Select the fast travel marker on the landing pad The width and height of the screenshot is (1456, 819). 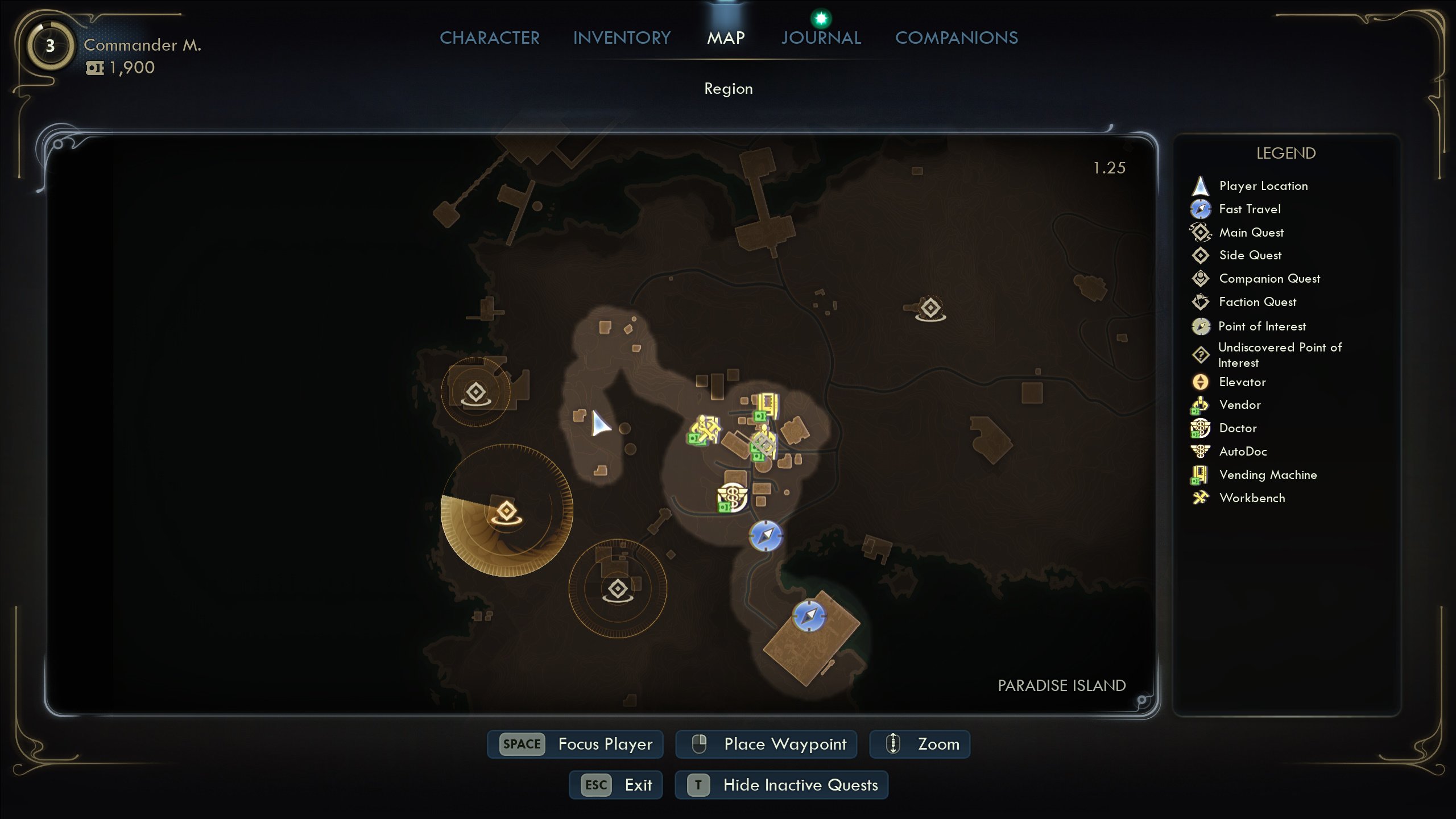(809, 615)
